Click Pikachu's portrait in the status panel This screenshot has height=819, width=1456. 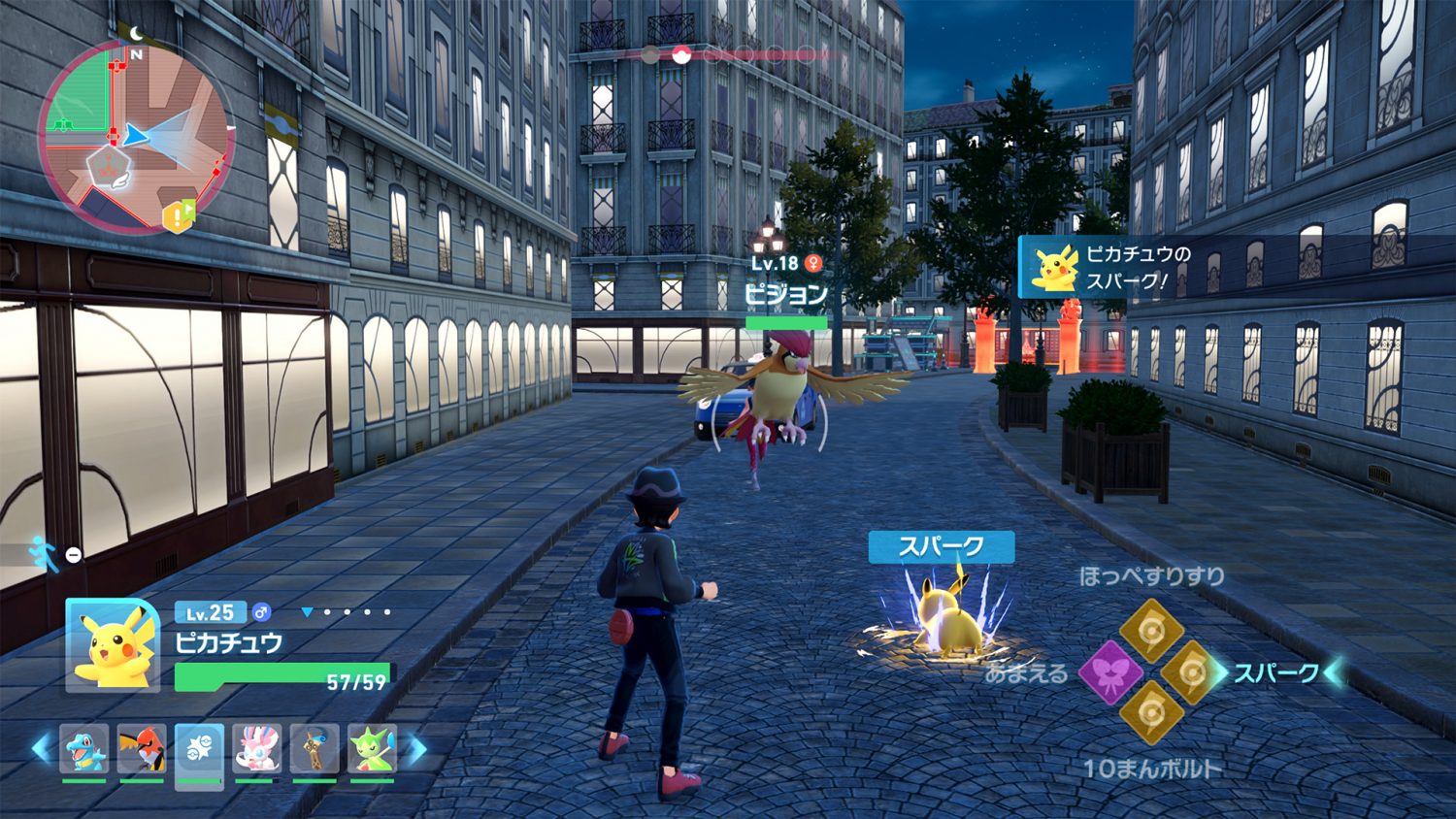(113, 645)
